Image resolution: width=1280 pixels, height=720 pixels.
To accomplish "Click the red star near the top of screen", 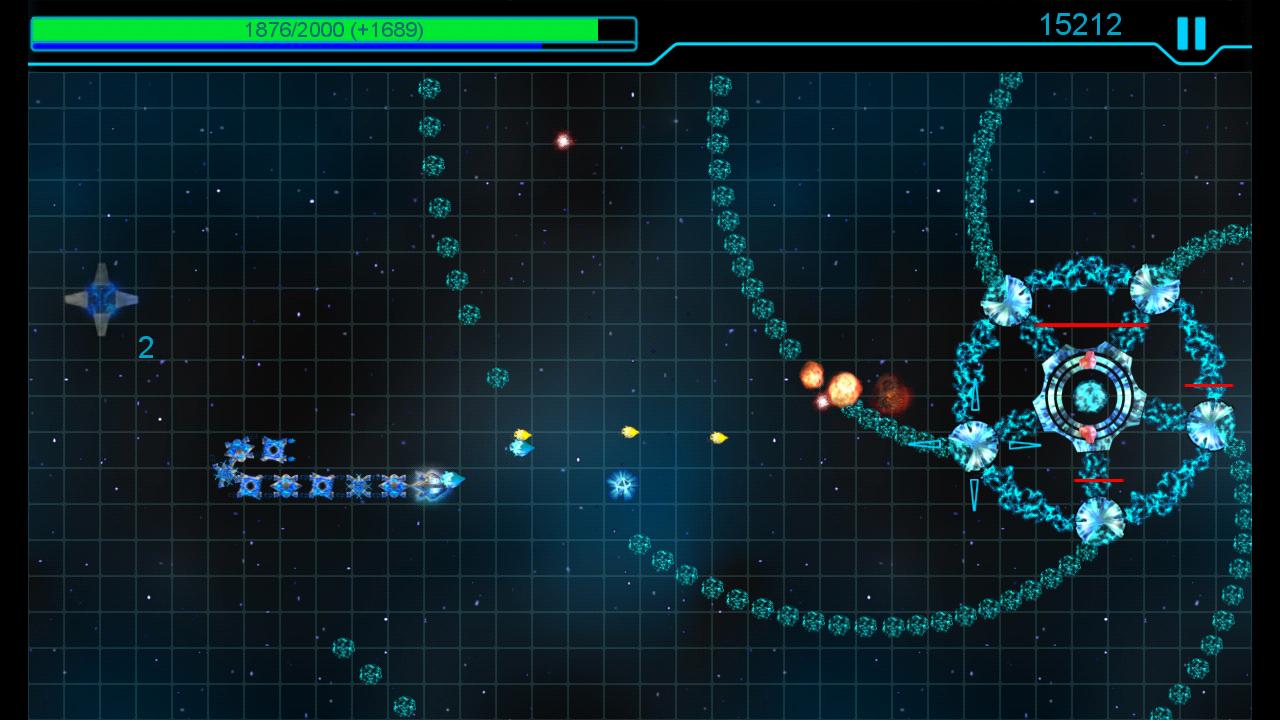I will click(562, 139).
